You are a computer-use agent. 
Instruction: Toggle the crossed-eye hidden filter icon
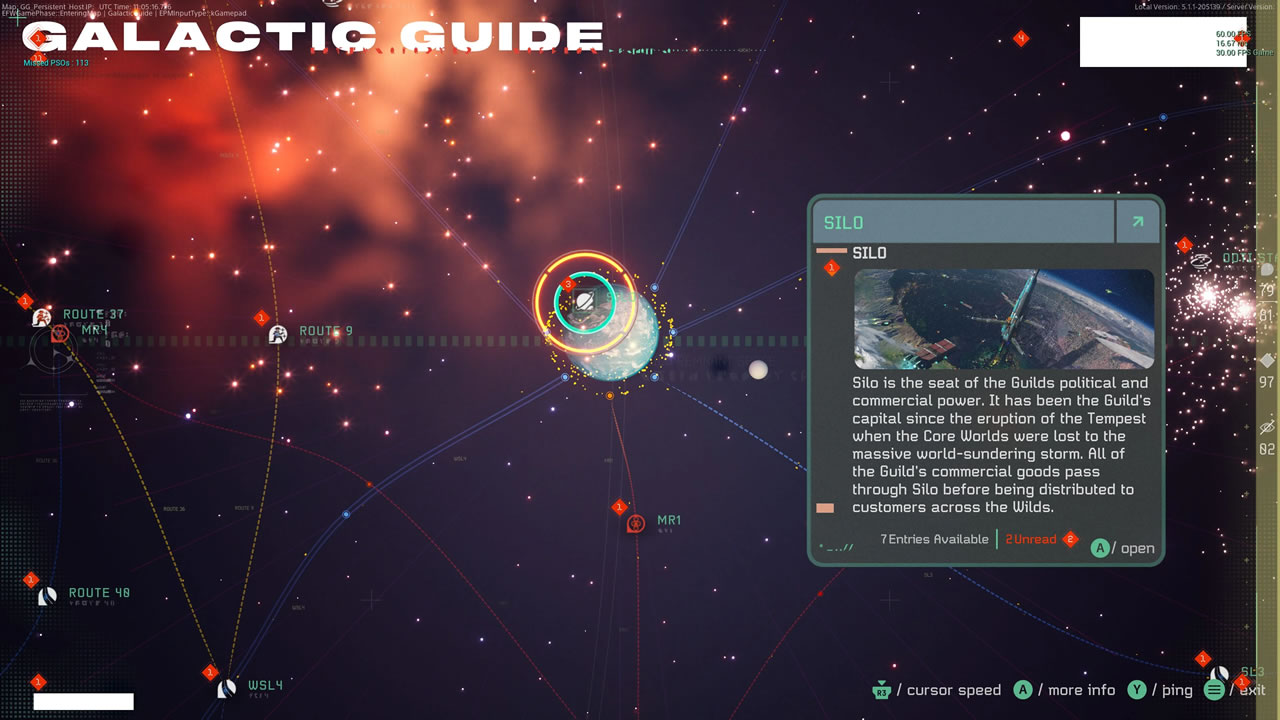tap(1267, 428)
